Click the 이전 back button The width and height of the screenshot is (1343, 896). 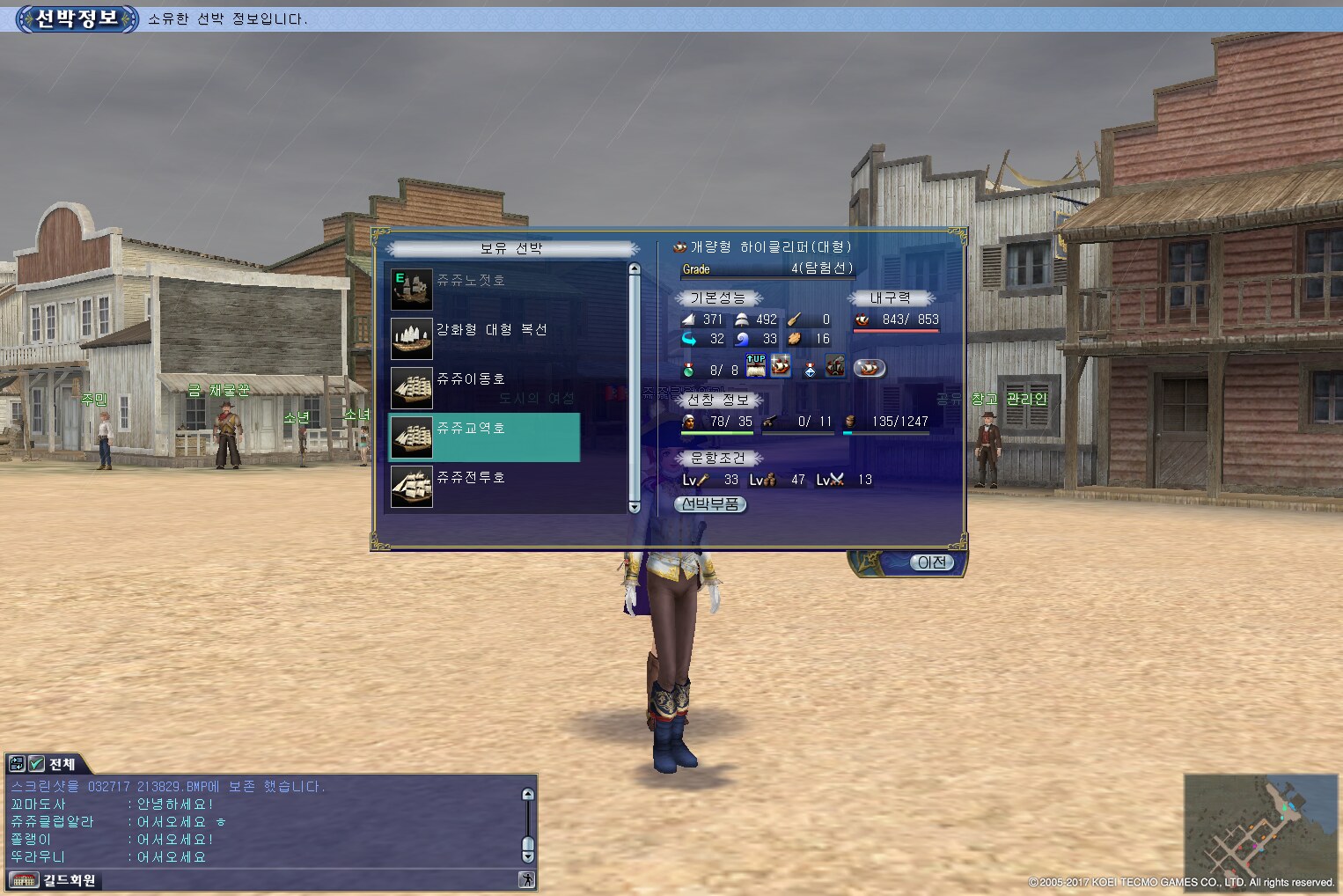click(x=931, y=562)
